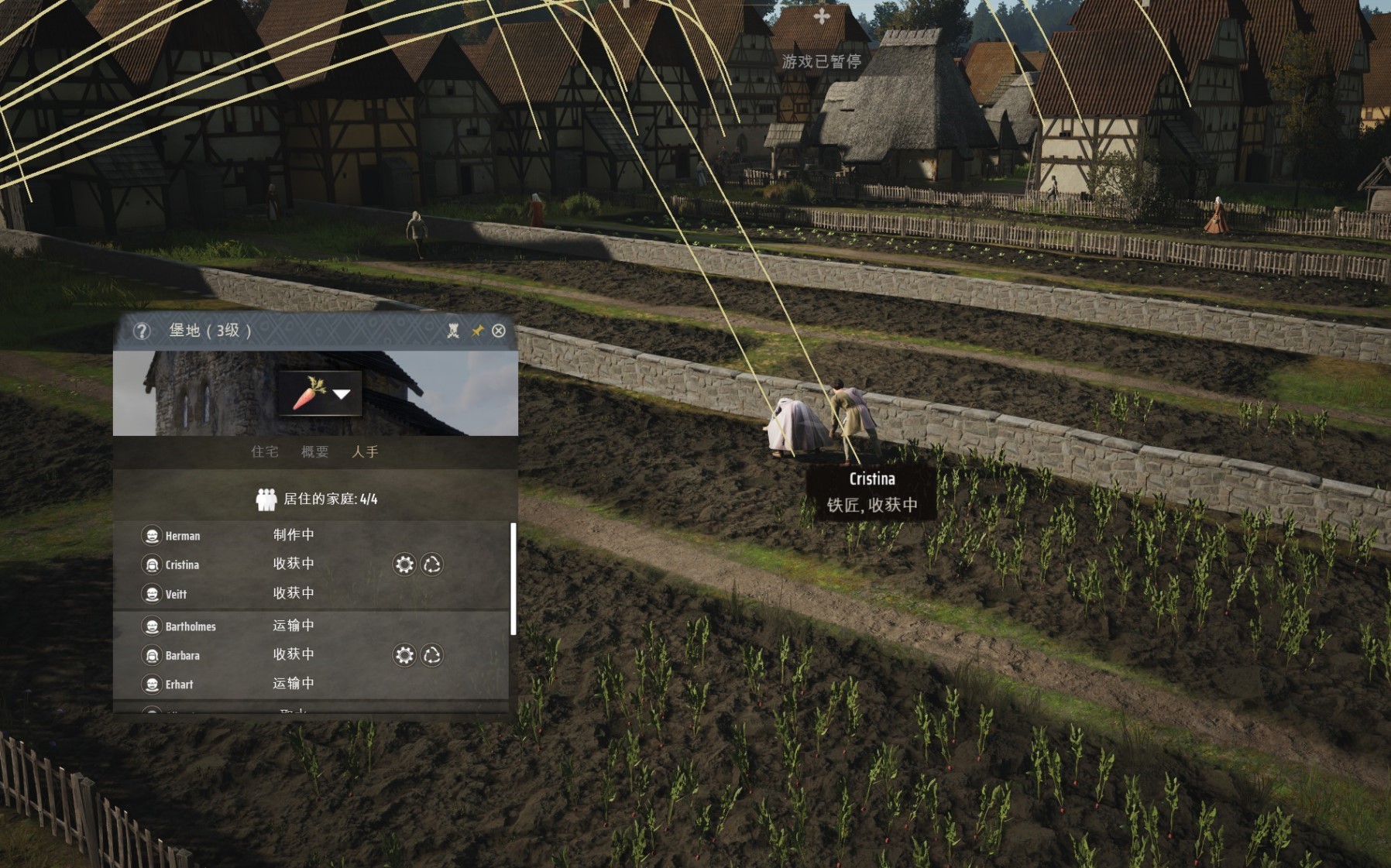This screenshot has width=1391, height=868.
Task: Pick Barbara in the resident list
Action: tap(182, 655)
